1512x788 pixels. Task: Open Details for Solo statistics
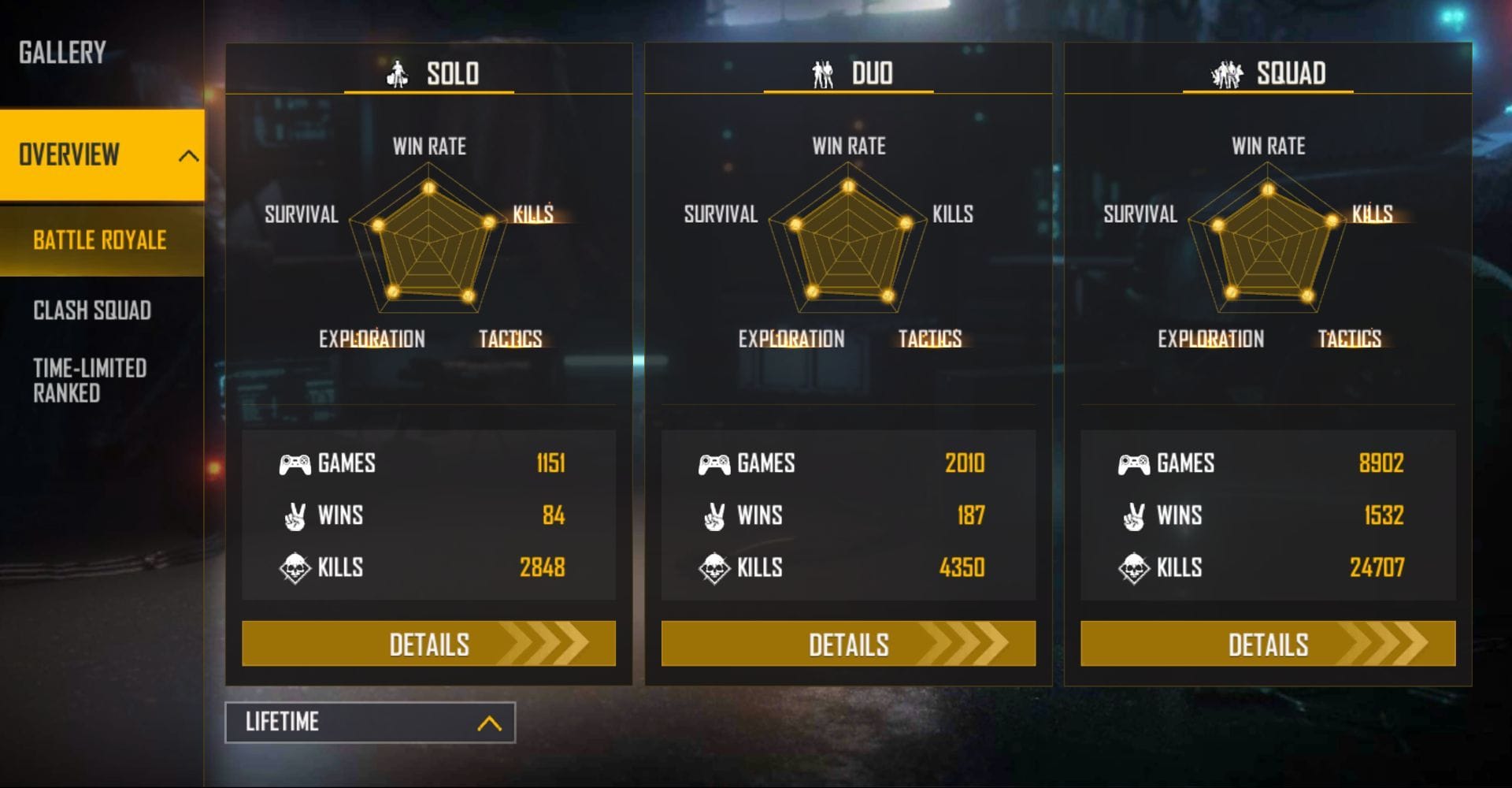[429, 644]
